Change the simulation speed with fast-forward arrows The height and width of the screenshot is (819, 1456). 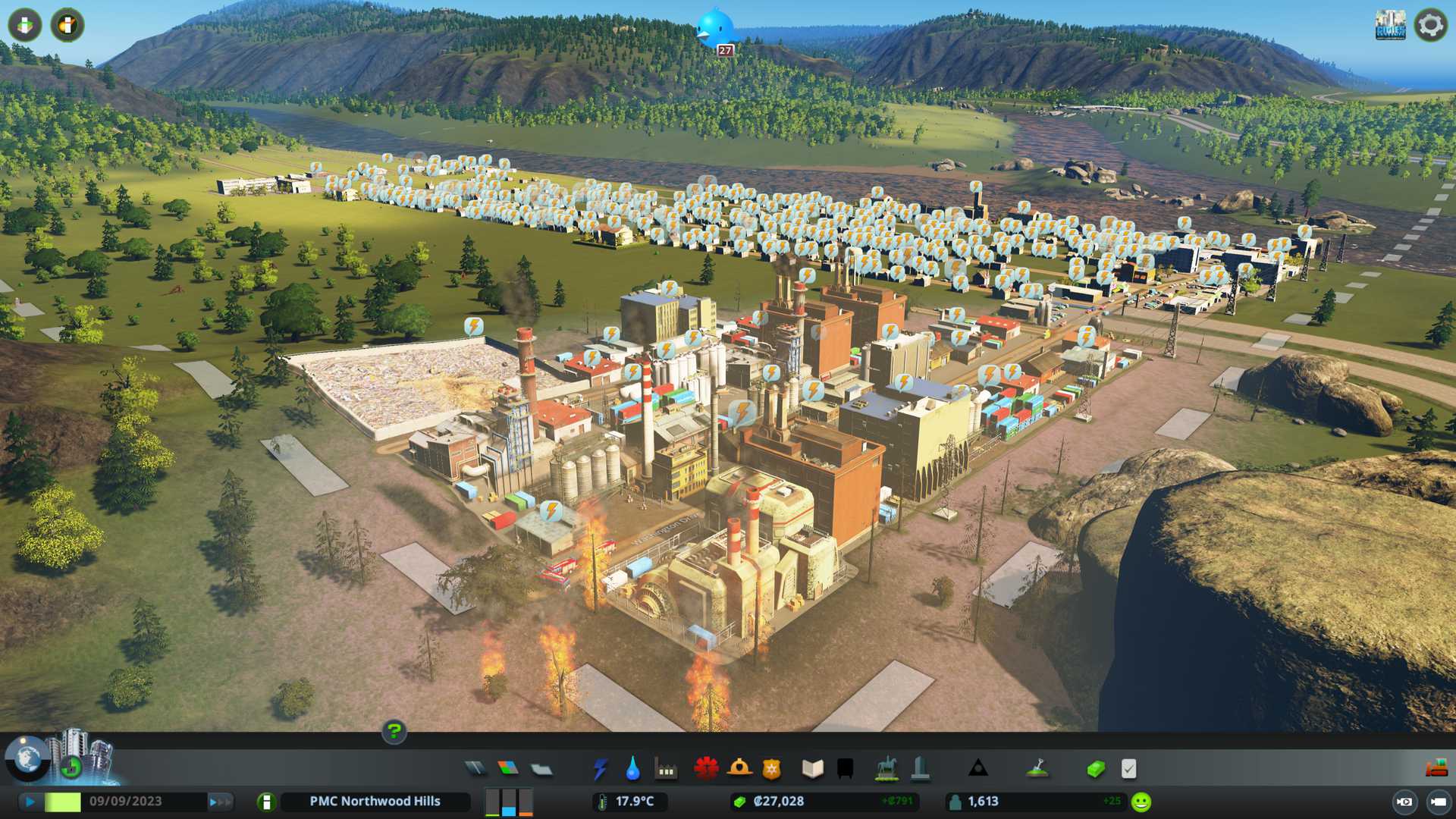tap(220, 802)
